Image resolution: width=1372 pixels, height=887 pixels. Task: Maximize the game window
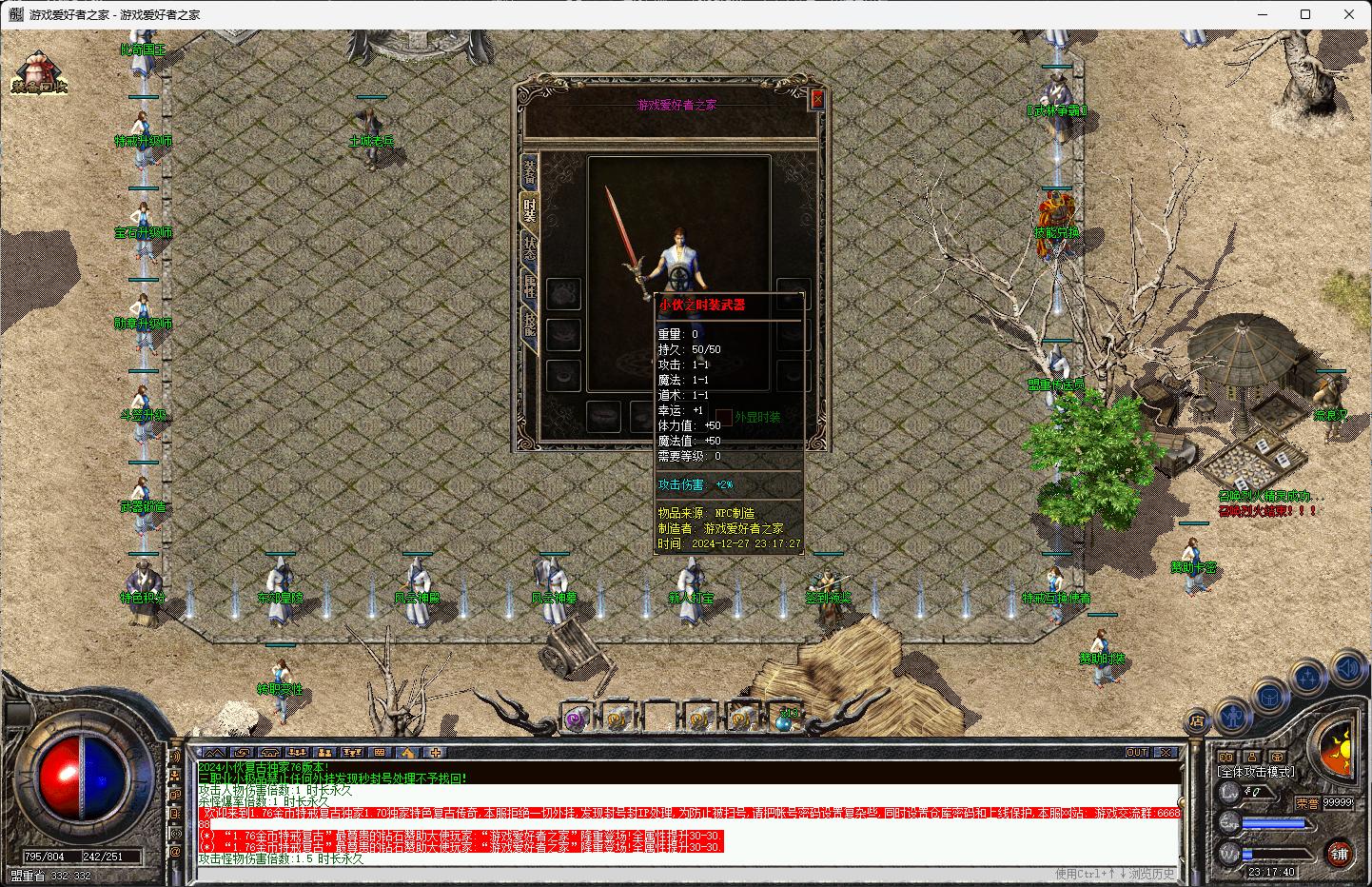coord(1305,14)
